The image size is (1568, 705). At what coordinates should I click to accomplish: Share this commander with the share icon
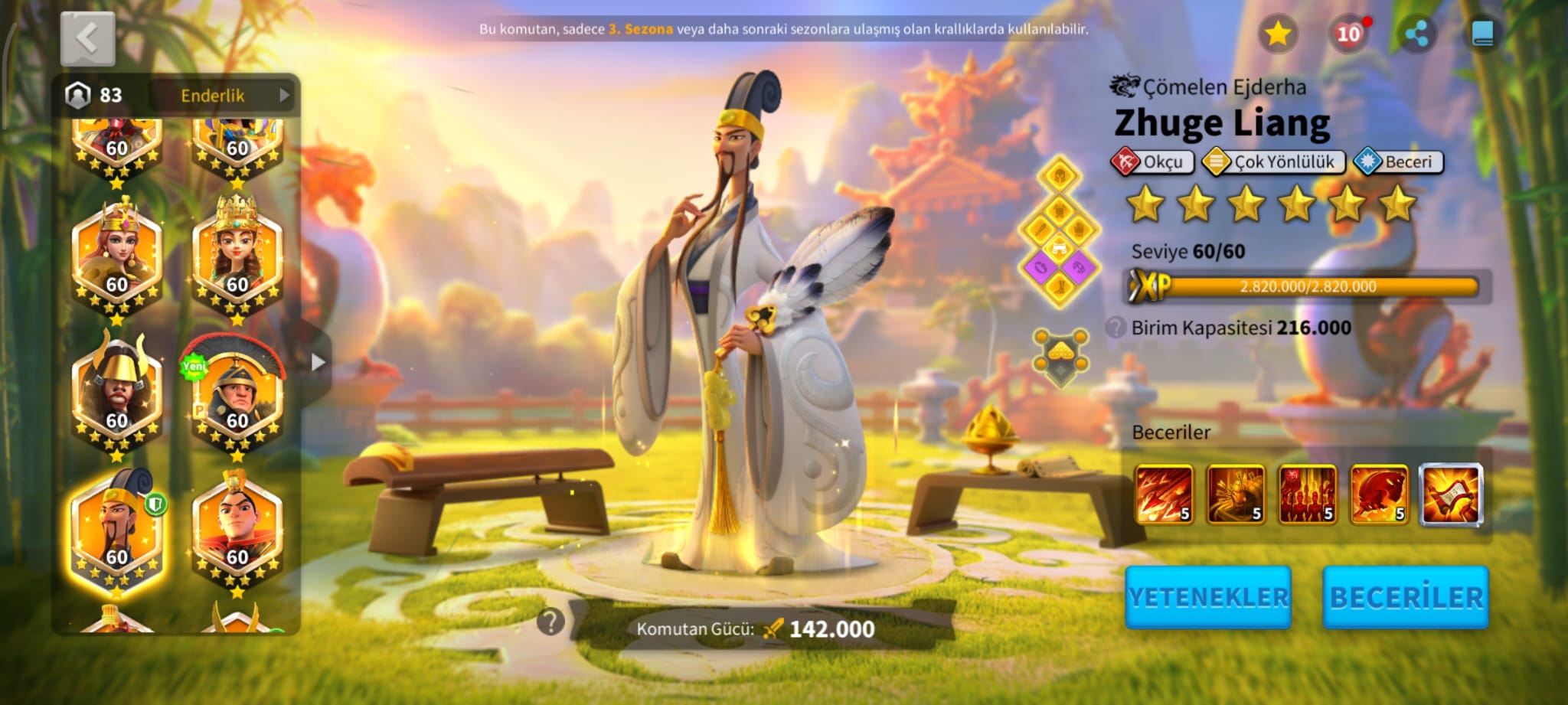pyautogui.click(x=1416, y=34)
